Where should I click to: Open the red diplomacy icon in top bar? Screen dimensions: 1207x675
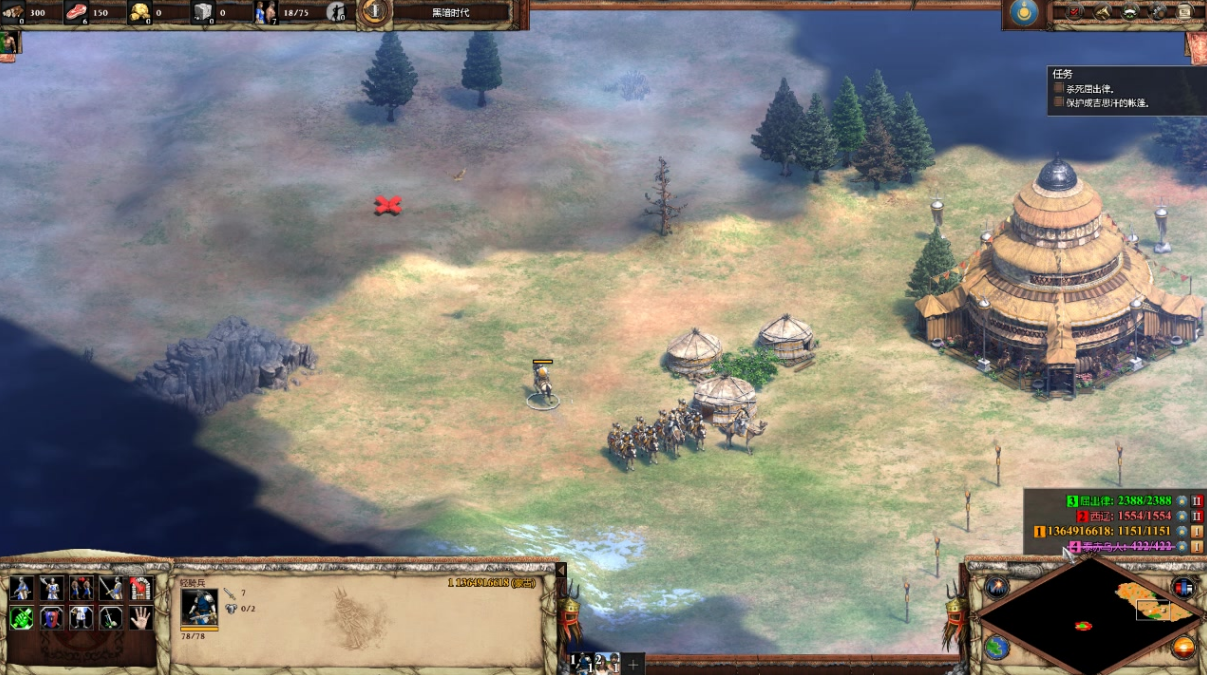coord(1076,12)
